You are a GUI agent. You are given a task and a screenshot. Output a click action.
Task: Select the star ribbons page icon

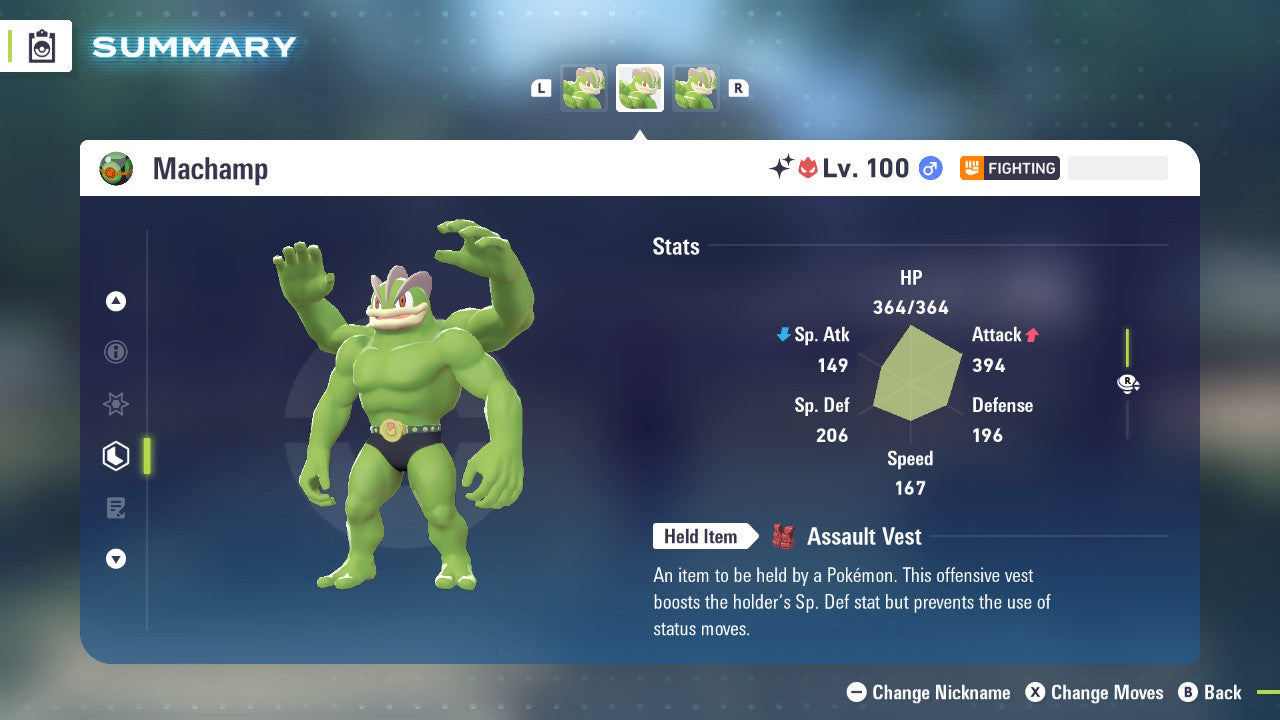(116, 404)
